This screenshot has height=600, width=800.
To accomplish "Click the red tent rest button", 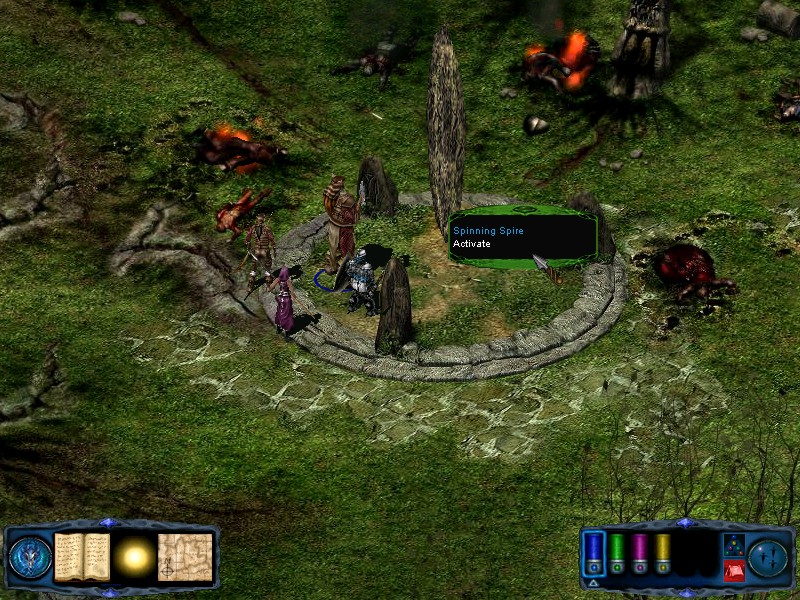I will click(x=733, y=571).
